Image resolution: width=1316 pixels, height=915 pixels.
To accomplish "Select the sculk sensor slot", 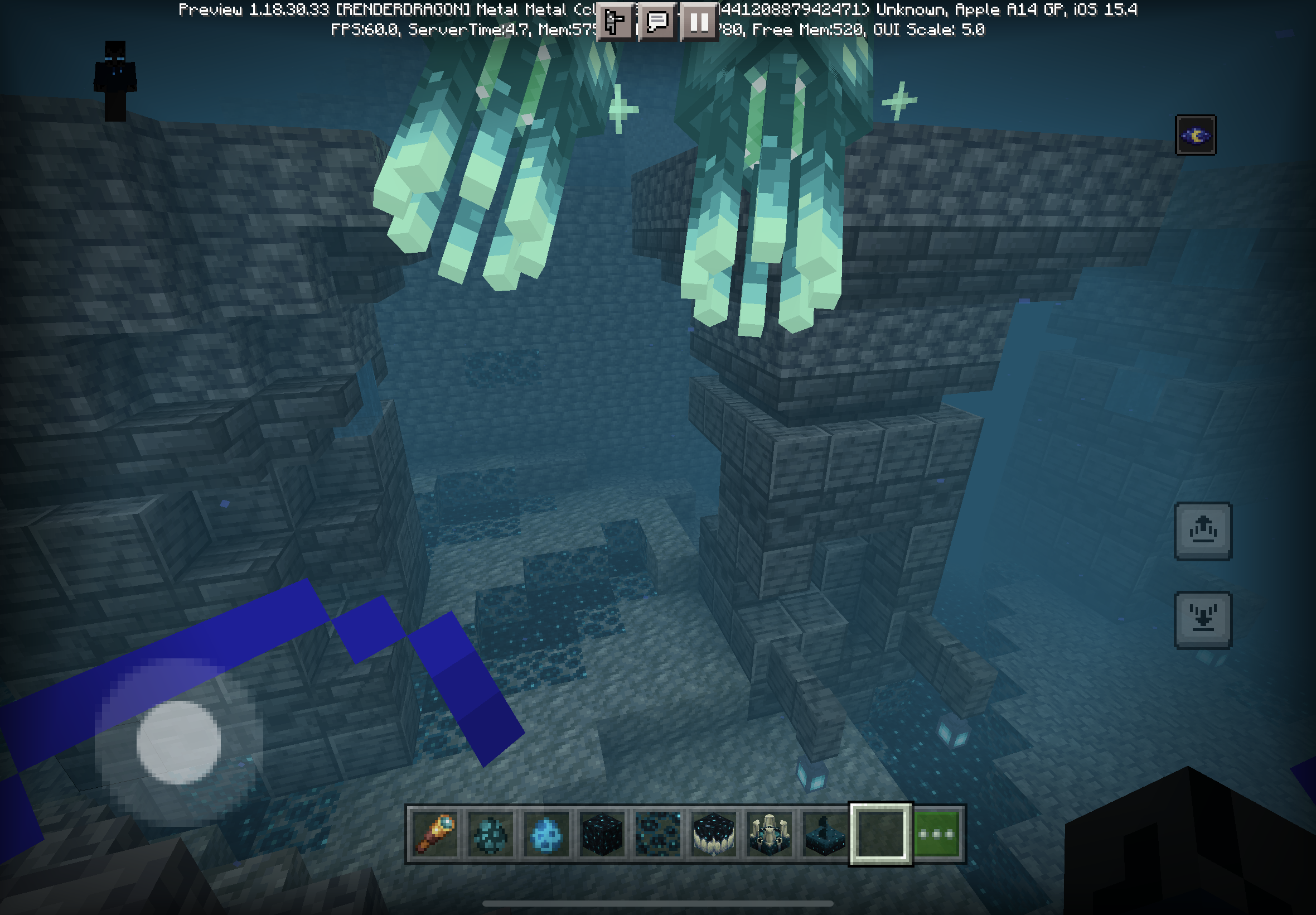I will 824,834.
